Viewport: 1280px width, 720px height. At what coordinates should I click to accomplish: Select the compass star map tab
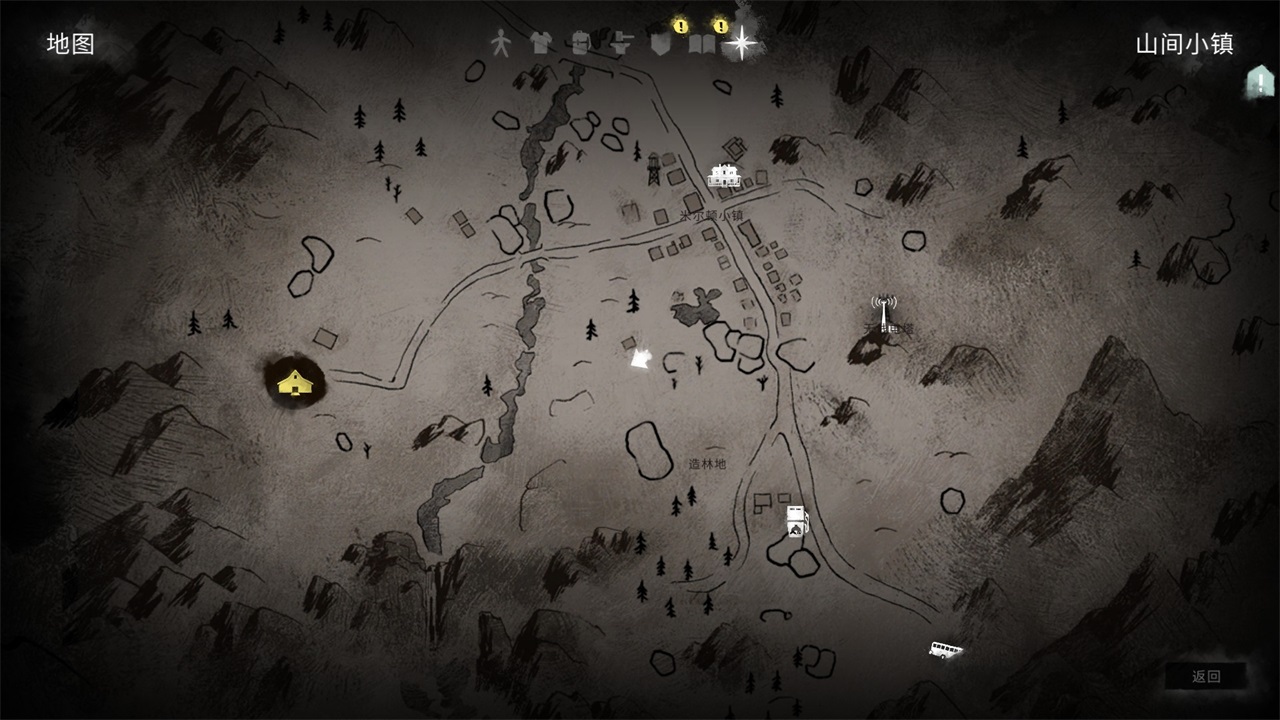[x=741, y=42]
